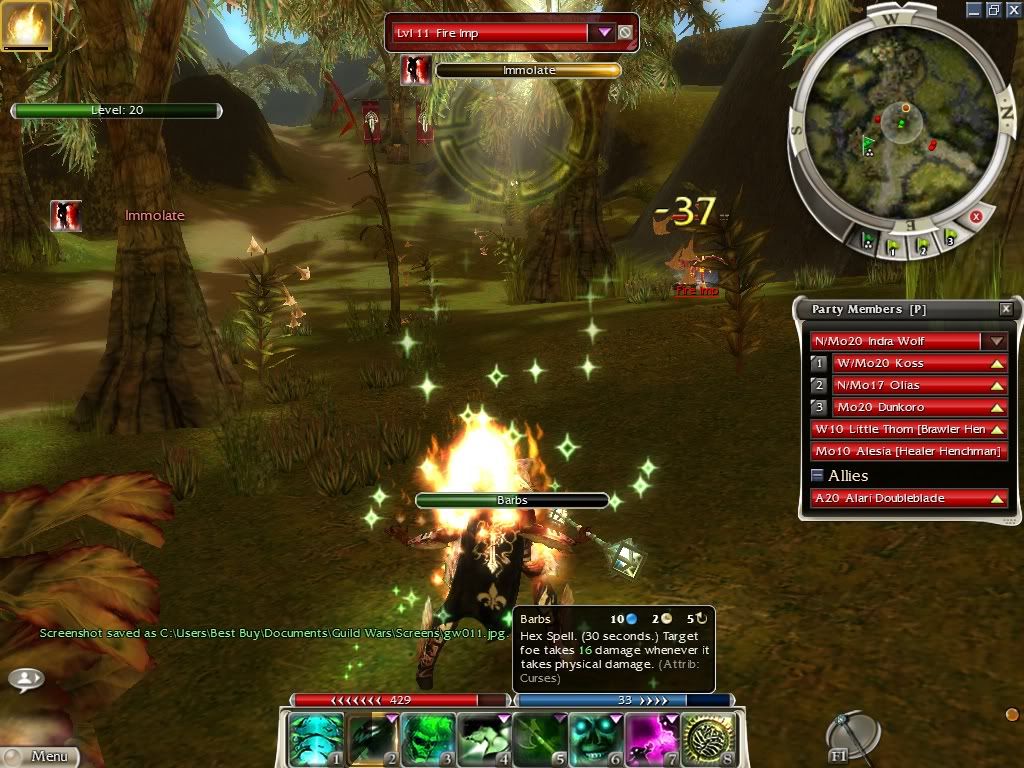Activate the Barbs skill in slot 5

click(x=540, y=739)
